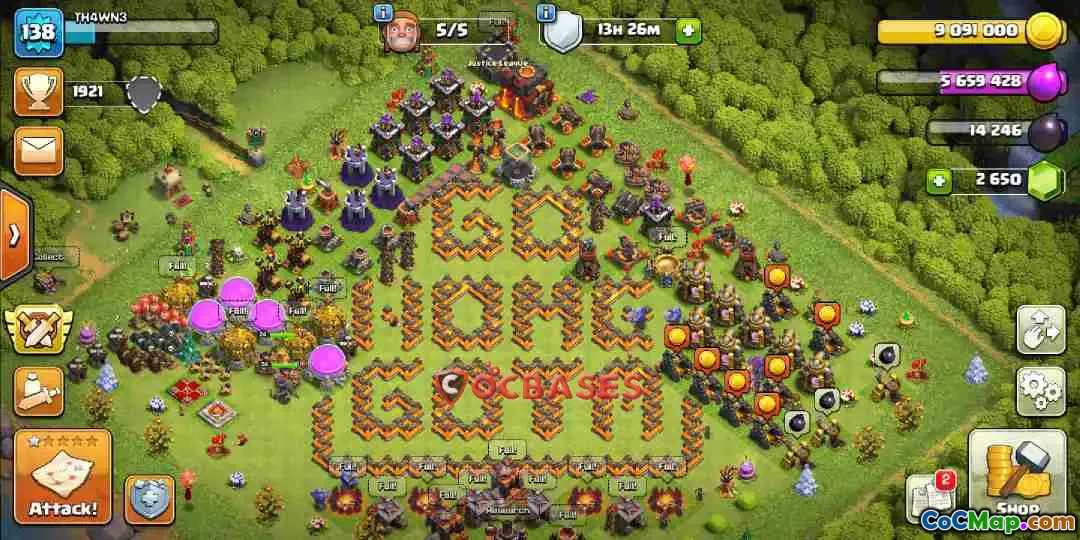Show builder info via the info icon
This screenshot has height=540, width=1080.
382,13
